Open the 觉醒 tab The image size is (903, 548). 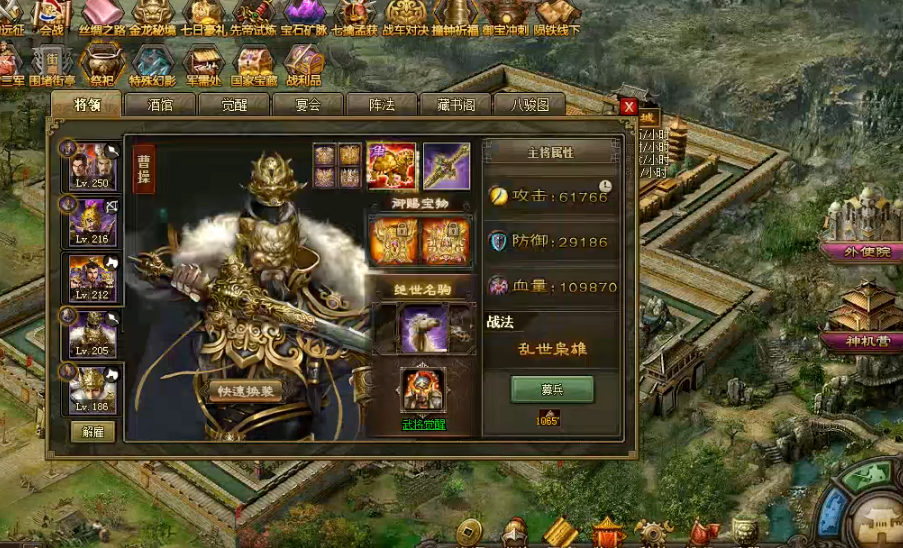click(233, 104)
